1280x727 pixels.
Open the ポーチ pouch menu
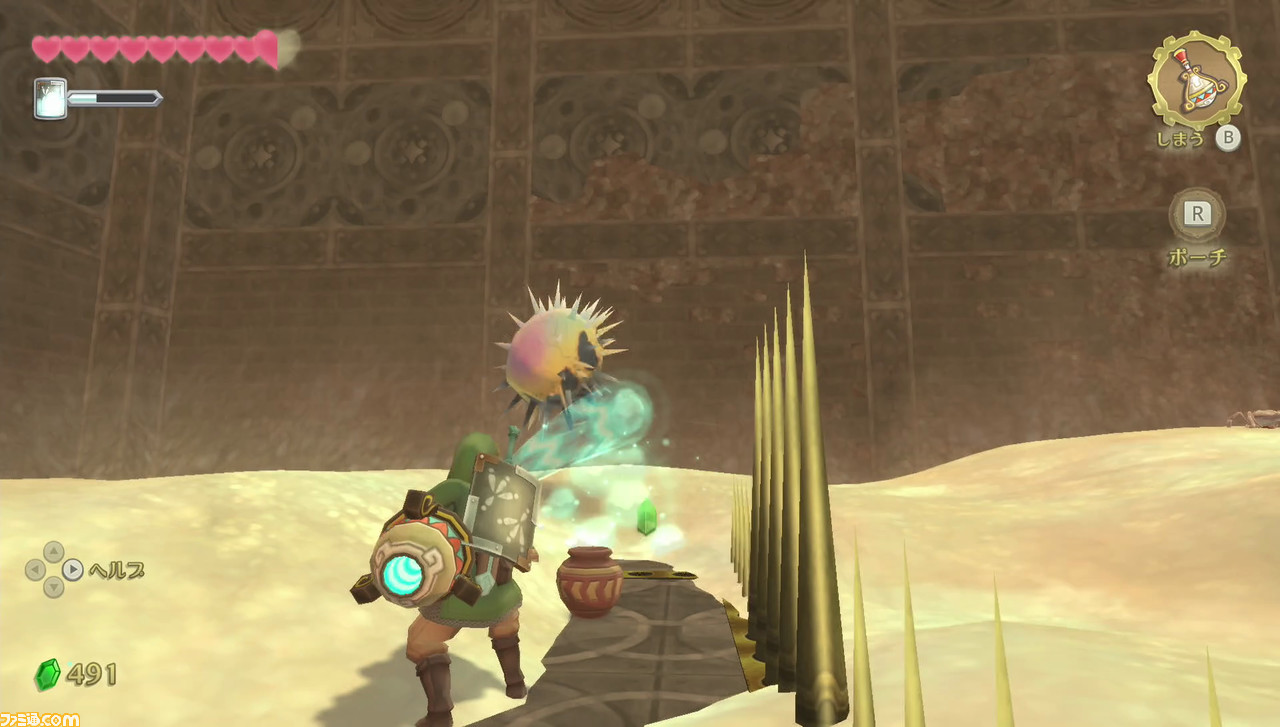tap(1196, 255)
